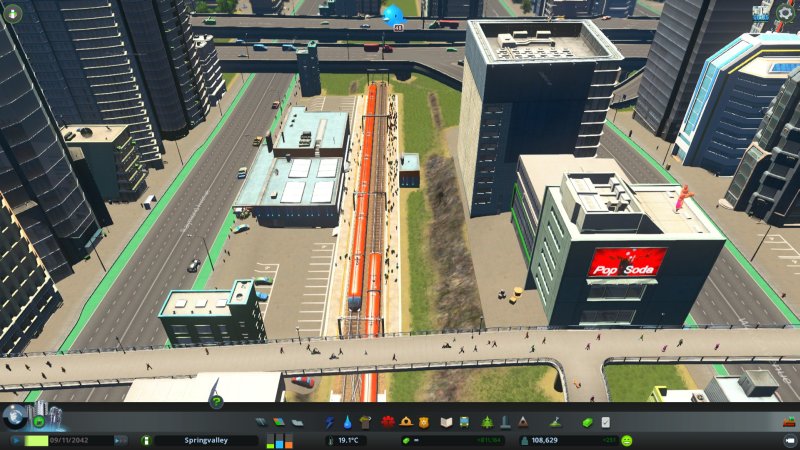Viewport: 800px width, 450px height.
Task: Select the districts paint tool
Action: pos(294,422)
